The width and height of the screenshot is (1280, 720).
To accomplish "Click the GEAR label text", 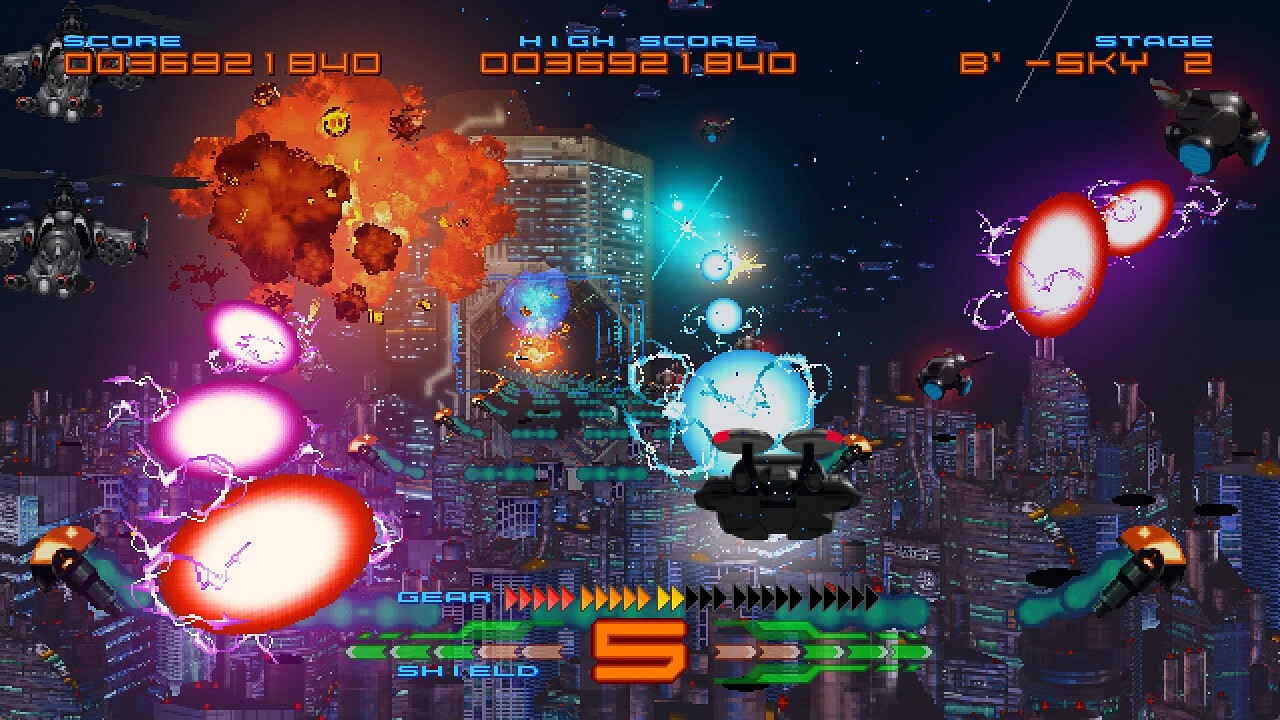I will 442,597.
